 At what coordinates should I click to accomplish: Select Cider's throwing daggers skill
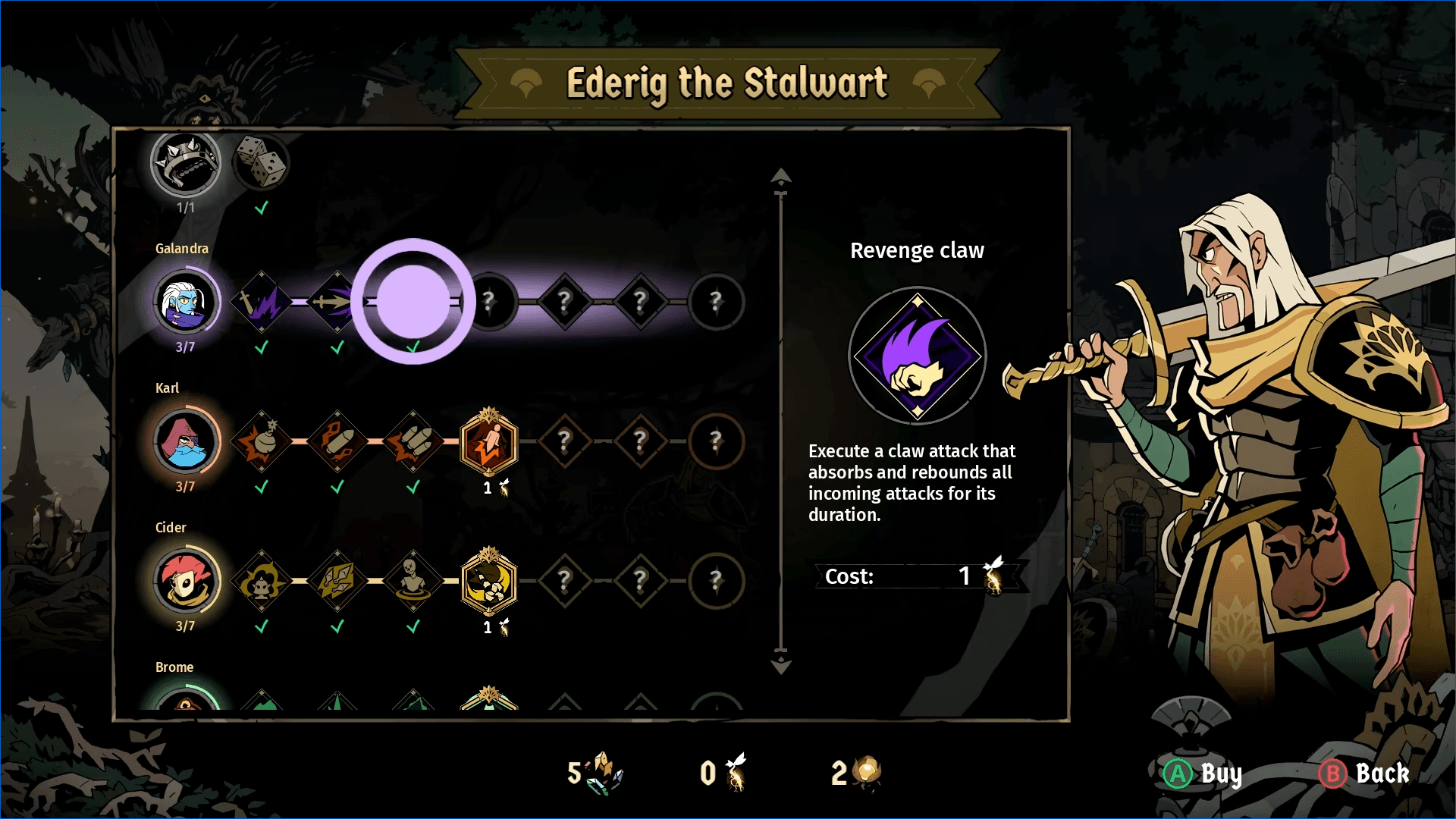tap(337, 581)
